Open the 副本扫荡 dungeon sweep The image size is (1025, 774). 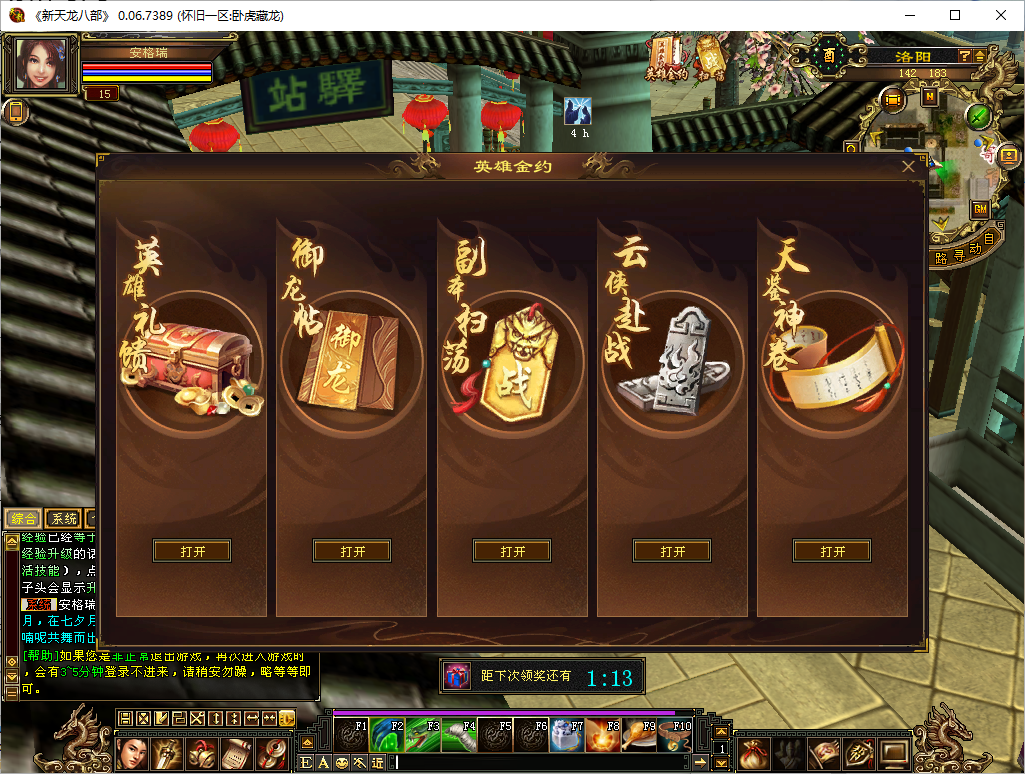pyautogui.click(x=512, y=551)
